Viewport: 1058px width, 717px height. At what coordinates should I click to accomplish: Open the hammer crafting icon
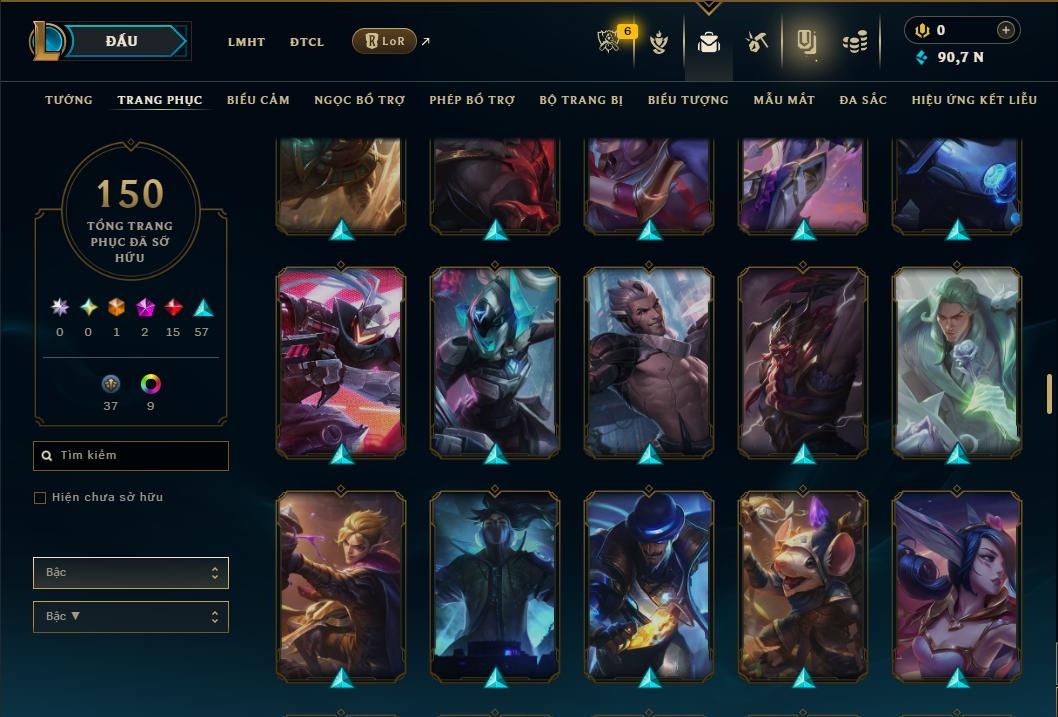click(x=756, y=42)
